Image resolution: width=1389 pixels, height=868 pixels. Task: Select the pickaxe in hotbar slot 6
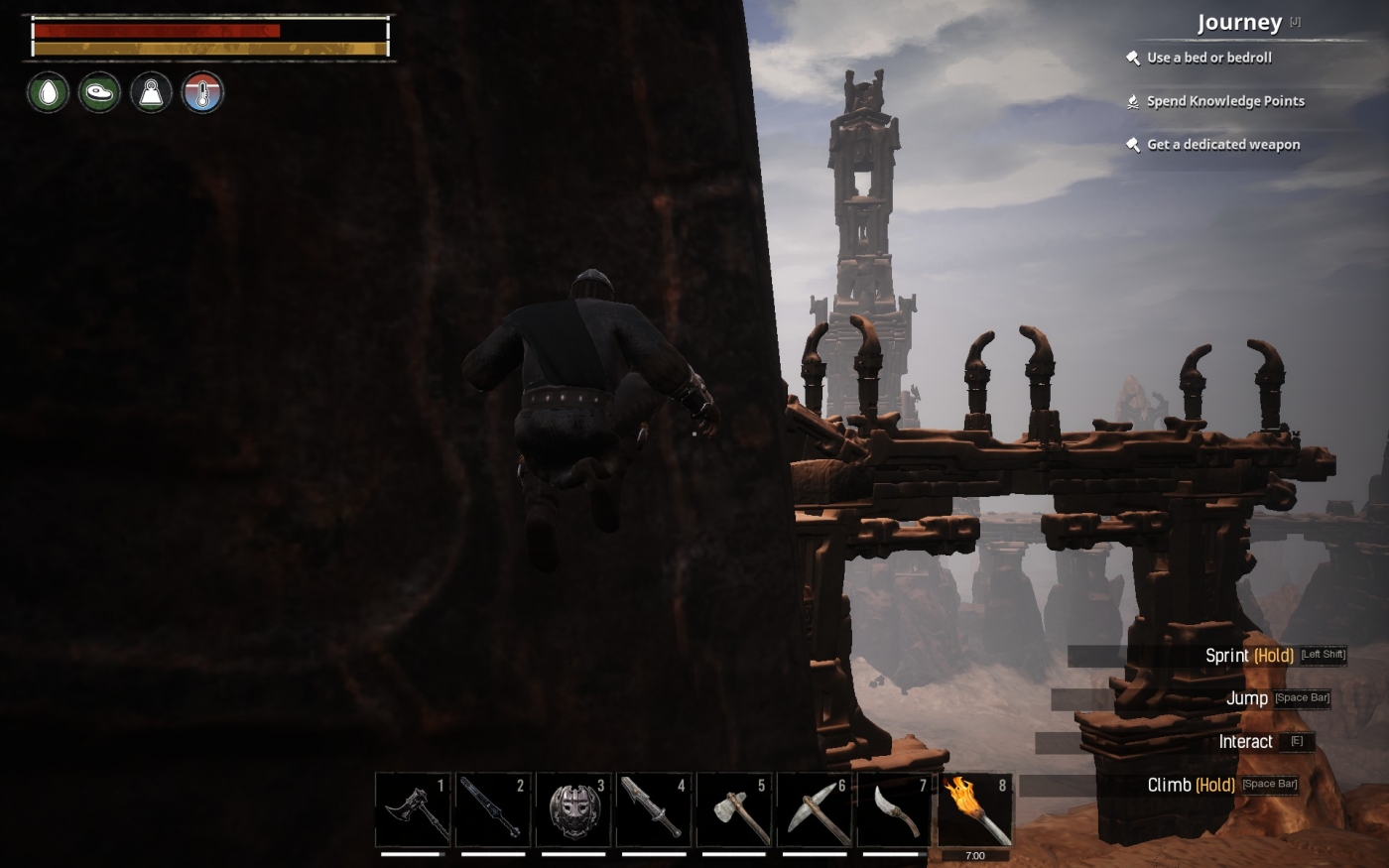click(x=815, y=809)
